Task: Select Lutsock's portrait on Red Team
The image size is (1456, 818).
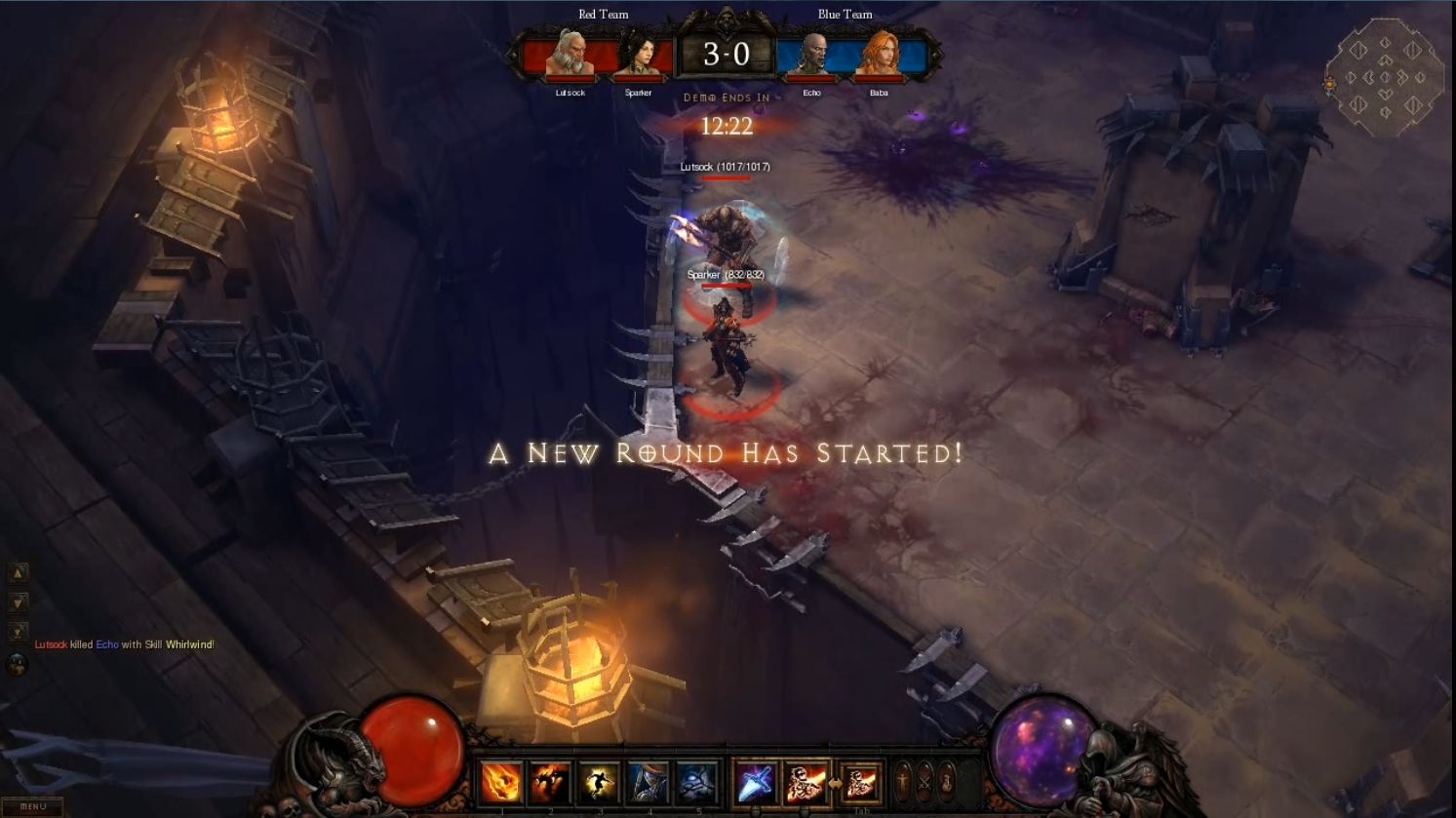Action: (x=570, y=54)
